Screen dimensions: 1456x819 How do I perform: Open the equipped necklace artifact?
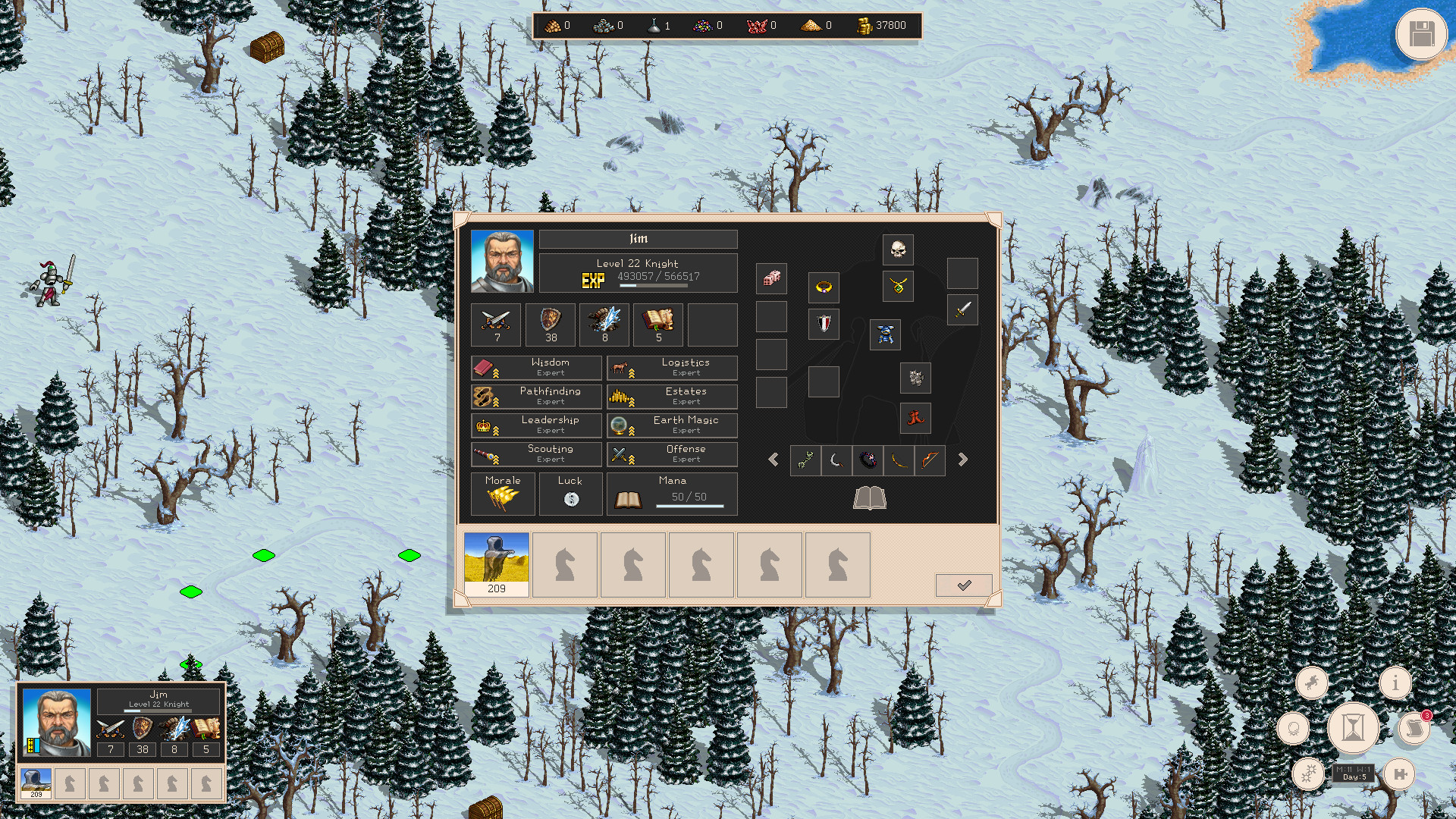(899, 287)
